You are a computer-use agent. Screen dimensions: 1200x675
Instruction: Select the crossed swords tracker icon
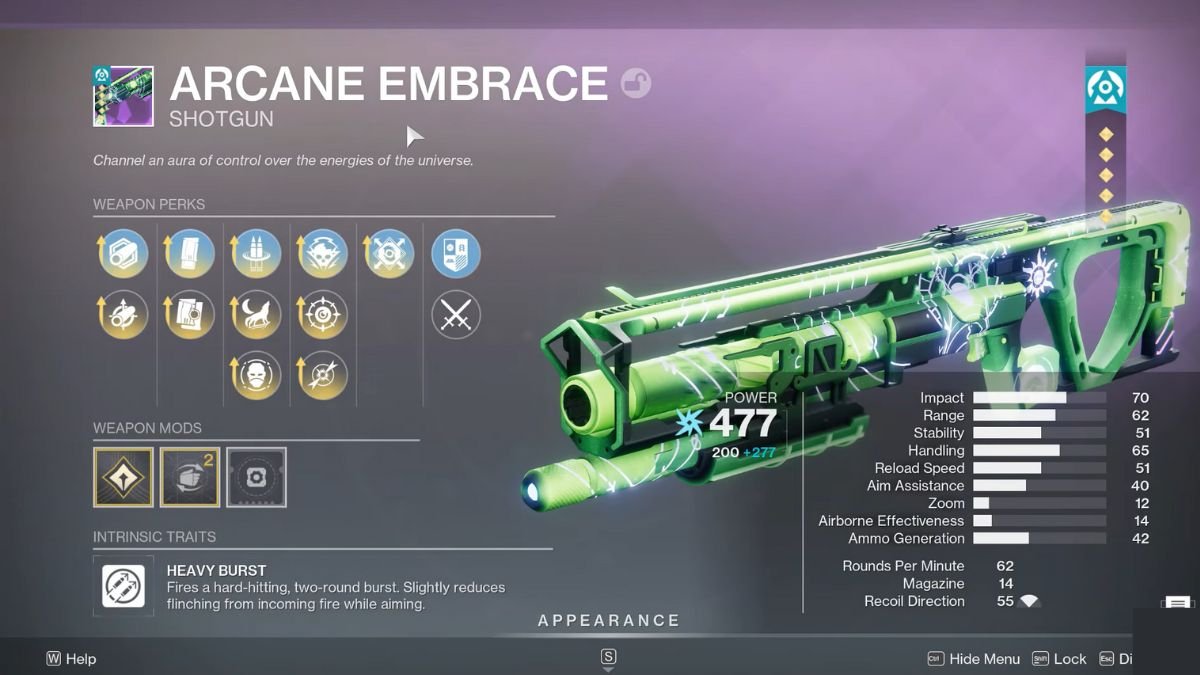tap(456, 315)
